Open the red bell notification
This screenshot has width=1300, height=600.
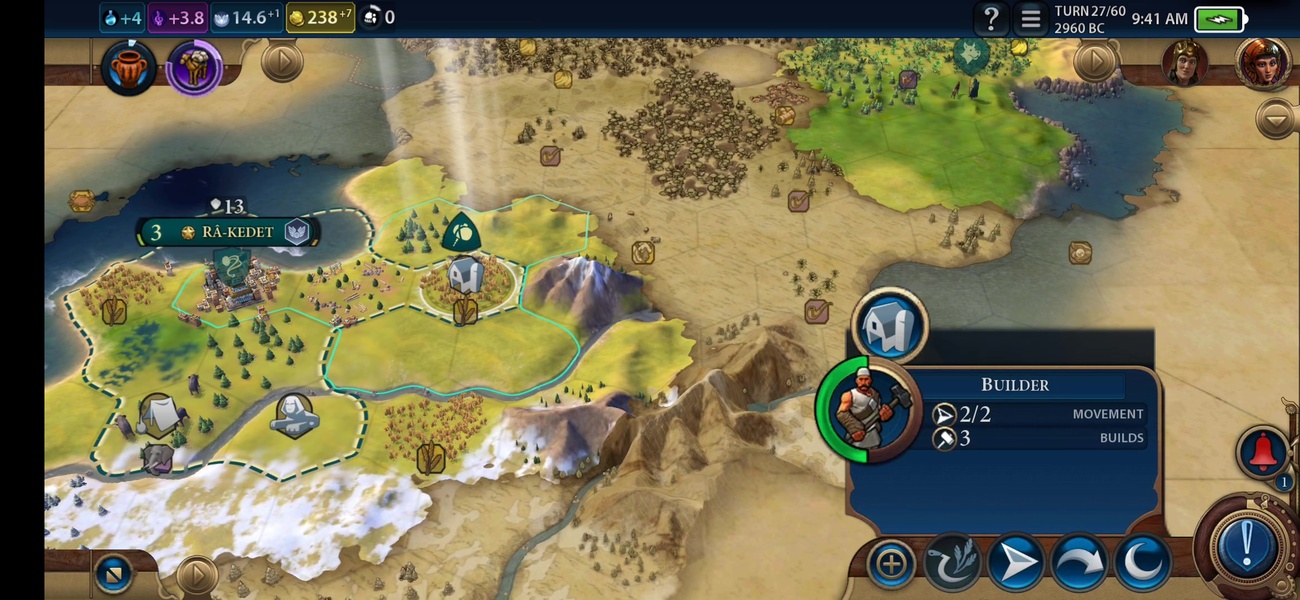(x=1262, y=452)
